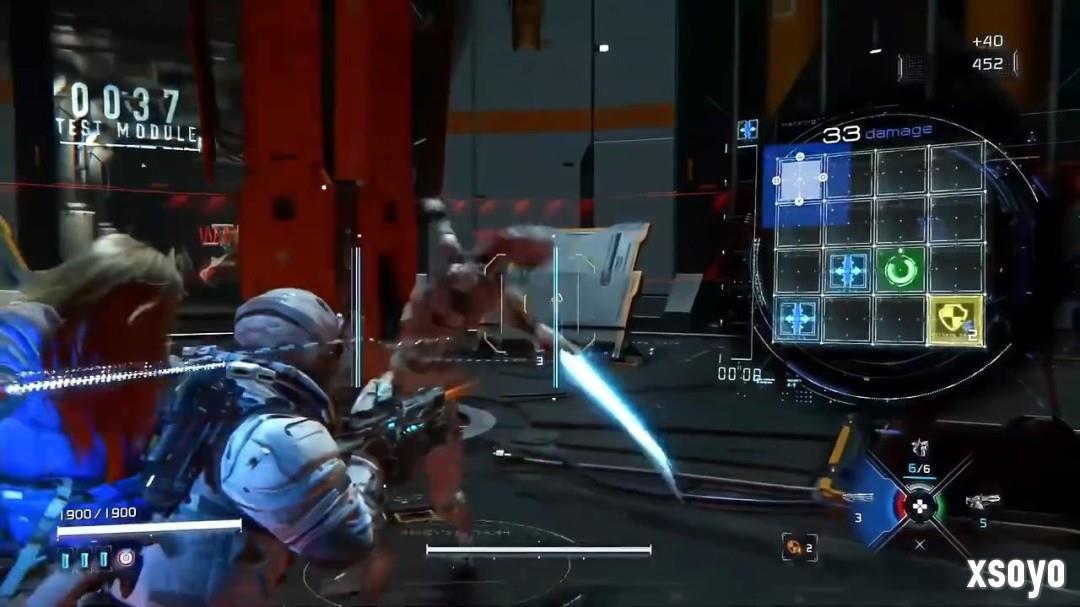The width and height of the screenshot is (1080, 607).
Task: Choose the top weapon wheel slot showing 6/6
Action: coord(921,452)
